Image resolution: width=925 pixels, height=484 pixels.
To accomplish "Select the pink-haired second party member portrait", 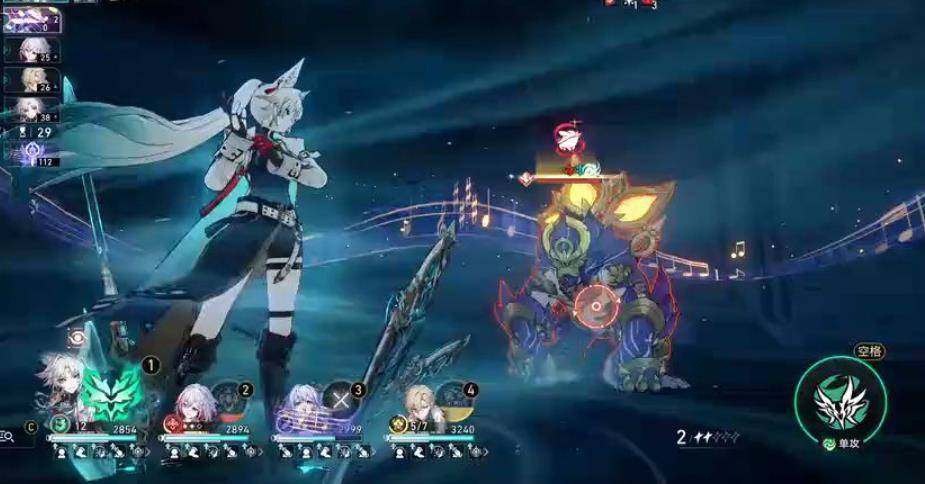I will (190, 404).
